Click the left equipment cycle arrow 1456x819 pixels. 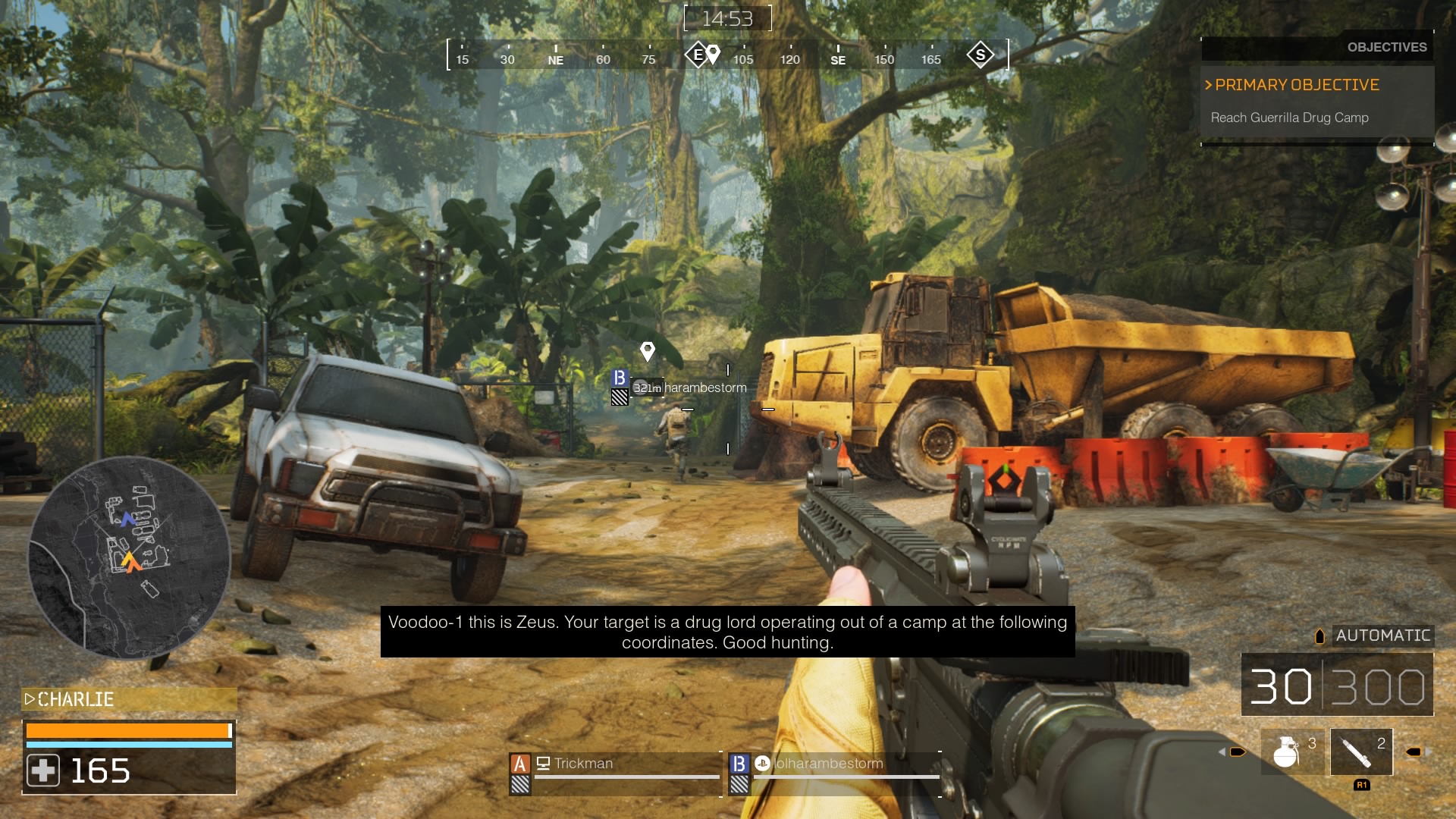point(1235,752)
